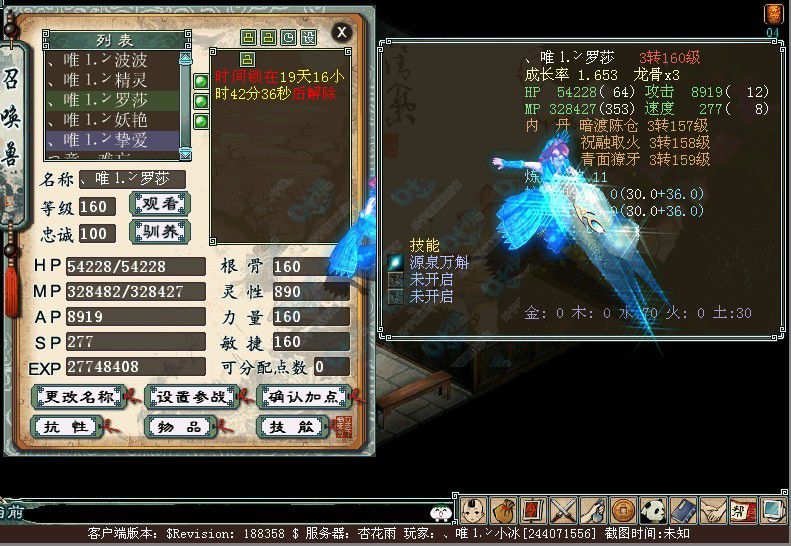791x546 pixels.
Task: Pick 挚爱 in the beast list
Action: click(112, 140)
